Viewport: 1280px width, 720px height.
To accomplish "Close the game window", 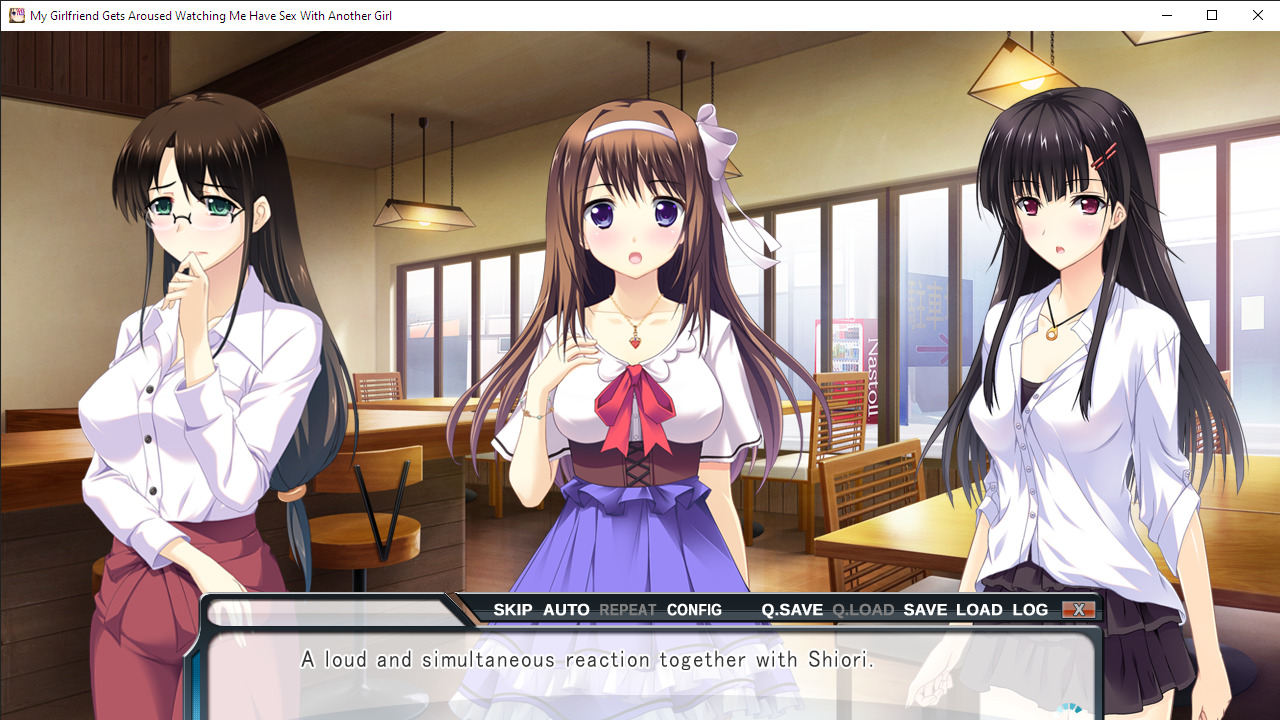I will 1258,15.
